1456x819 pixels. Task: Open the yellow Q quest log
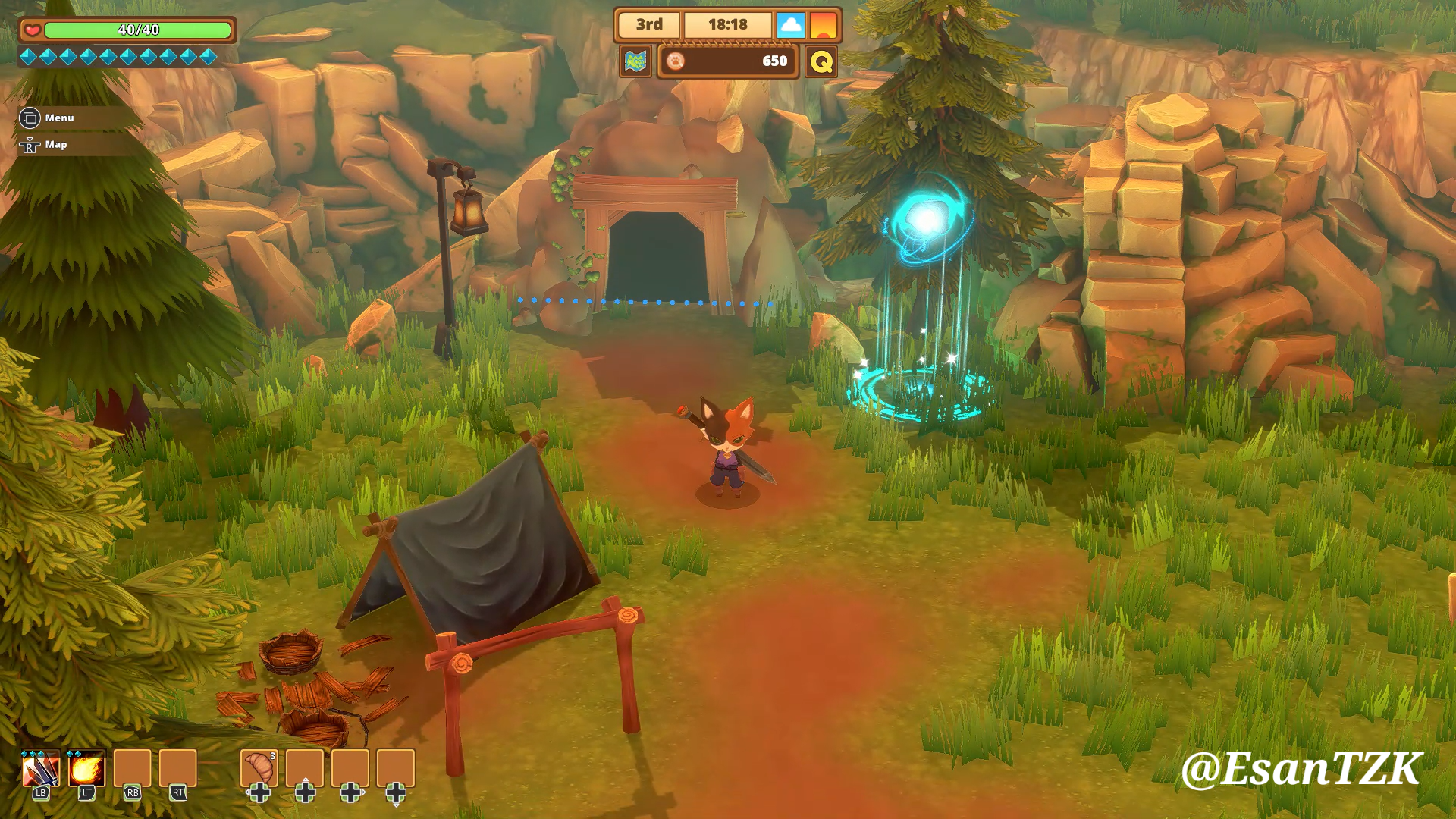click(x=821, y=61)
